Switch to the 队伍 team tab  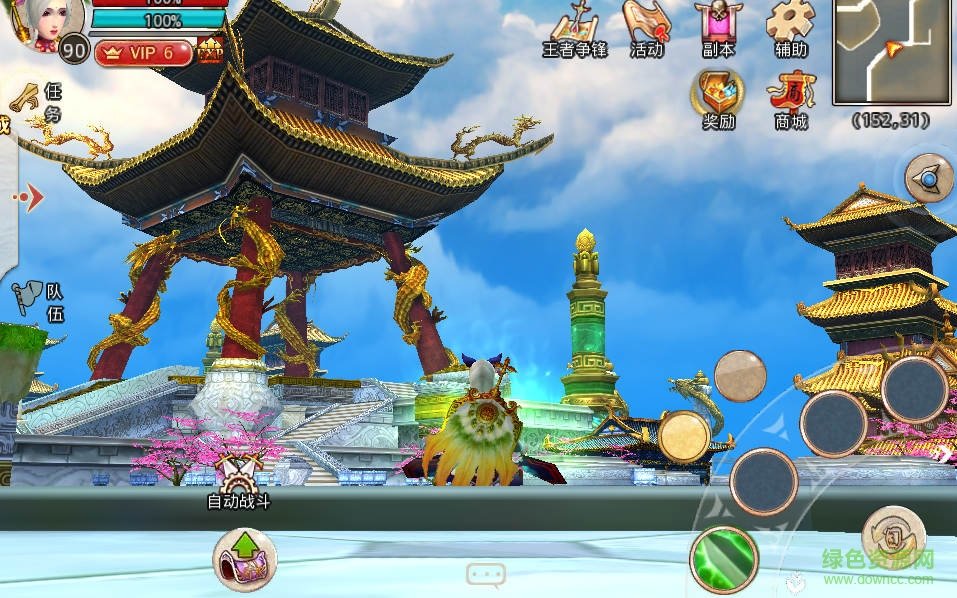[40, 300]
